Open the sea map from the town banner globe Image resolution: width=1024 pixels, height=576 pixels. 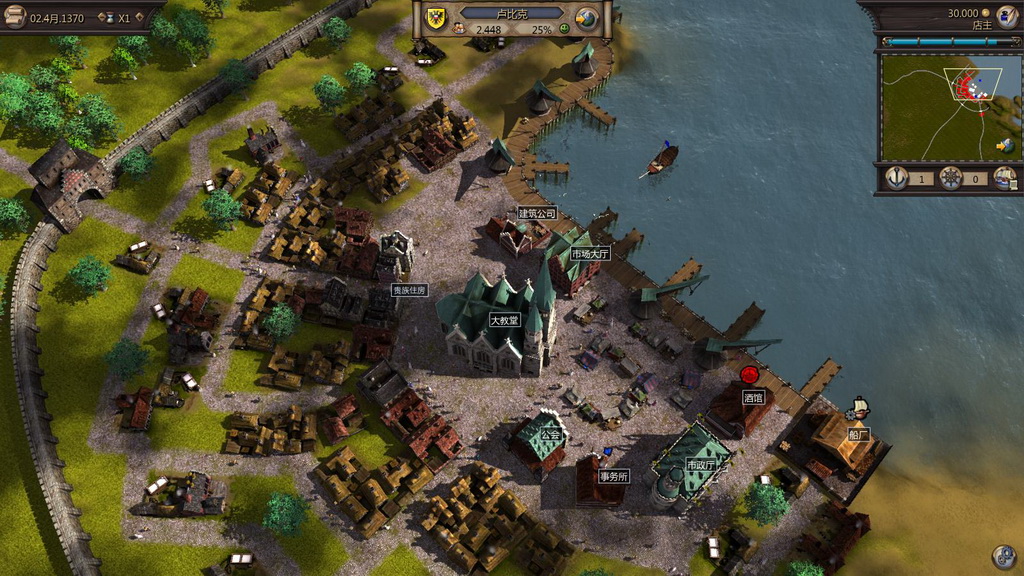point(586,17)
